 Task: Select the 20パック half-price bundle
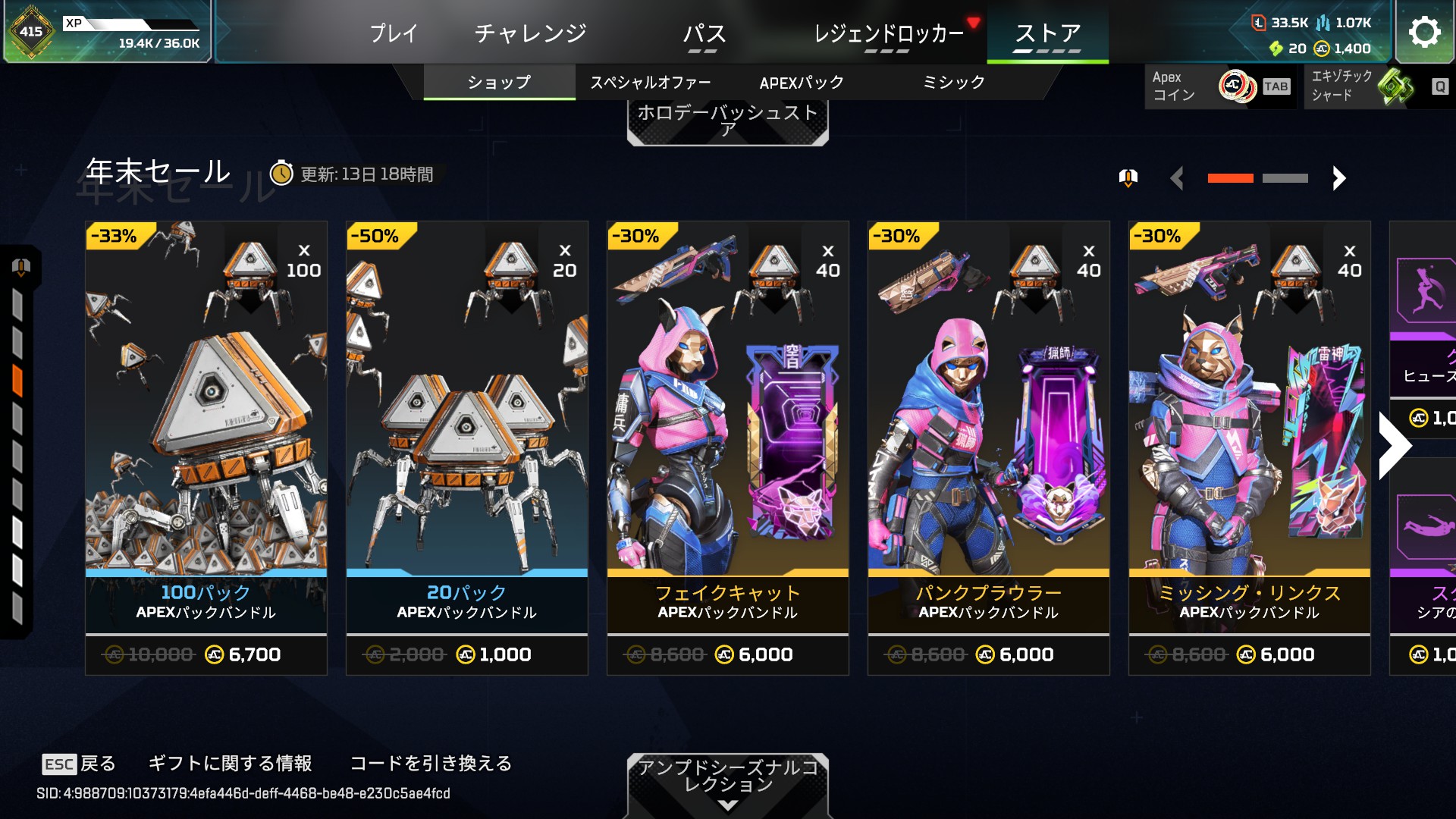pos(467,447)
